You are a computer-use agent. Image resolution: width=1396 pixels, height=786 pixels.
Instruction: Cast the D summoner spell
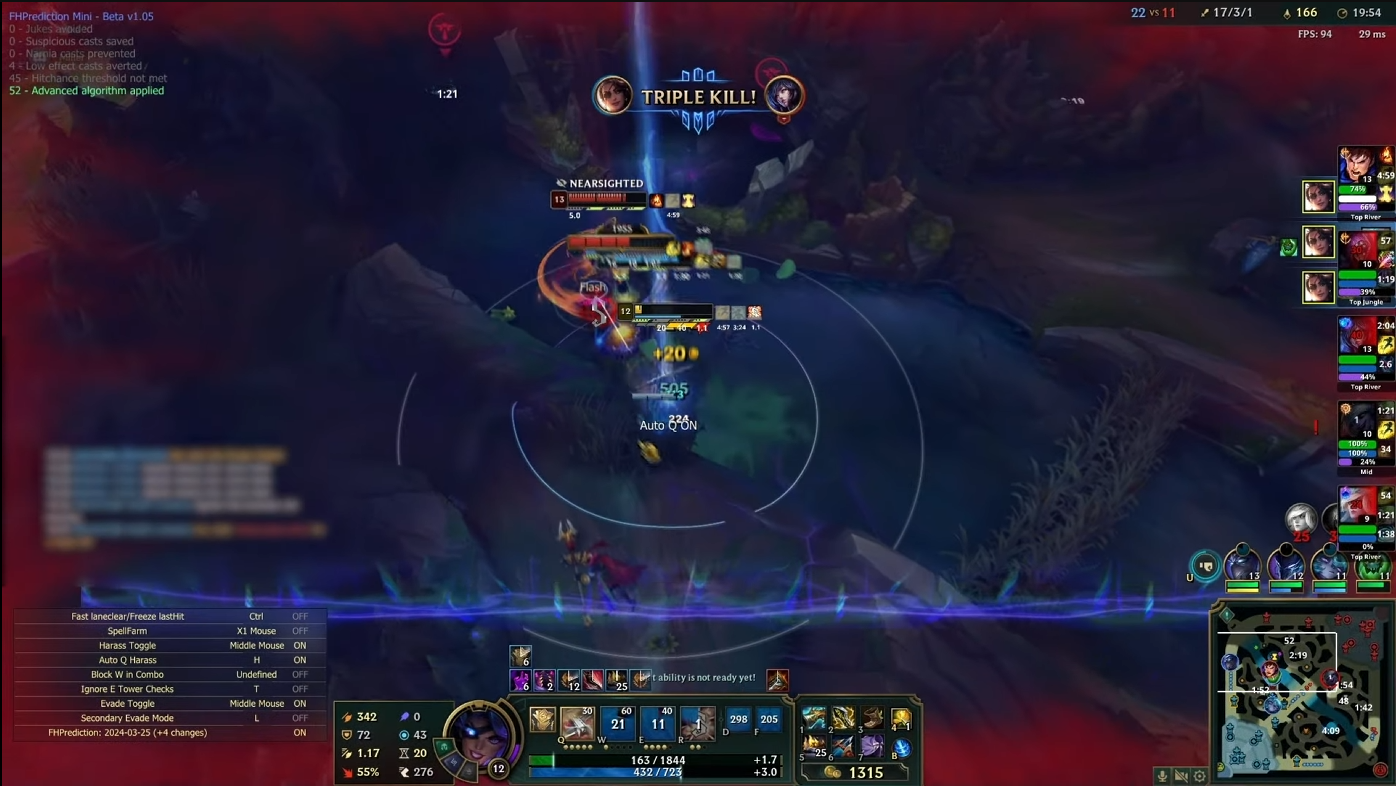point(739,720)
